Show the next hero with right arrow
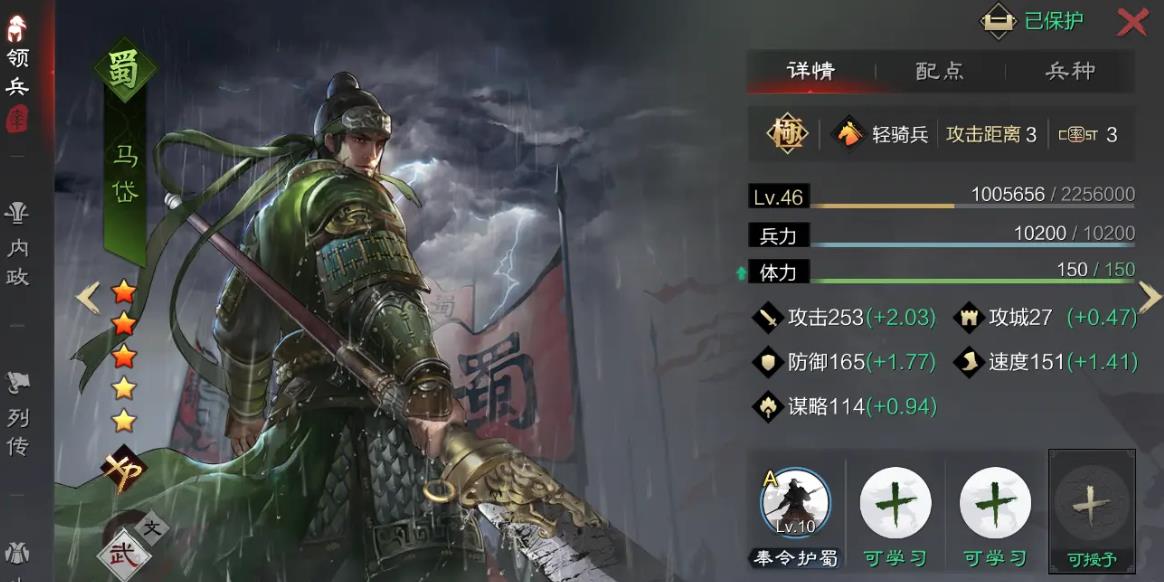1164x582 pixels. [1150, 296]
